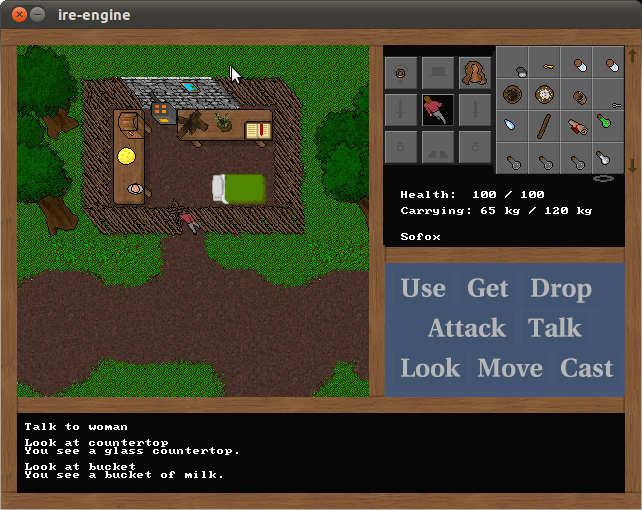Activate the Cast command

(x=587, y=369)
